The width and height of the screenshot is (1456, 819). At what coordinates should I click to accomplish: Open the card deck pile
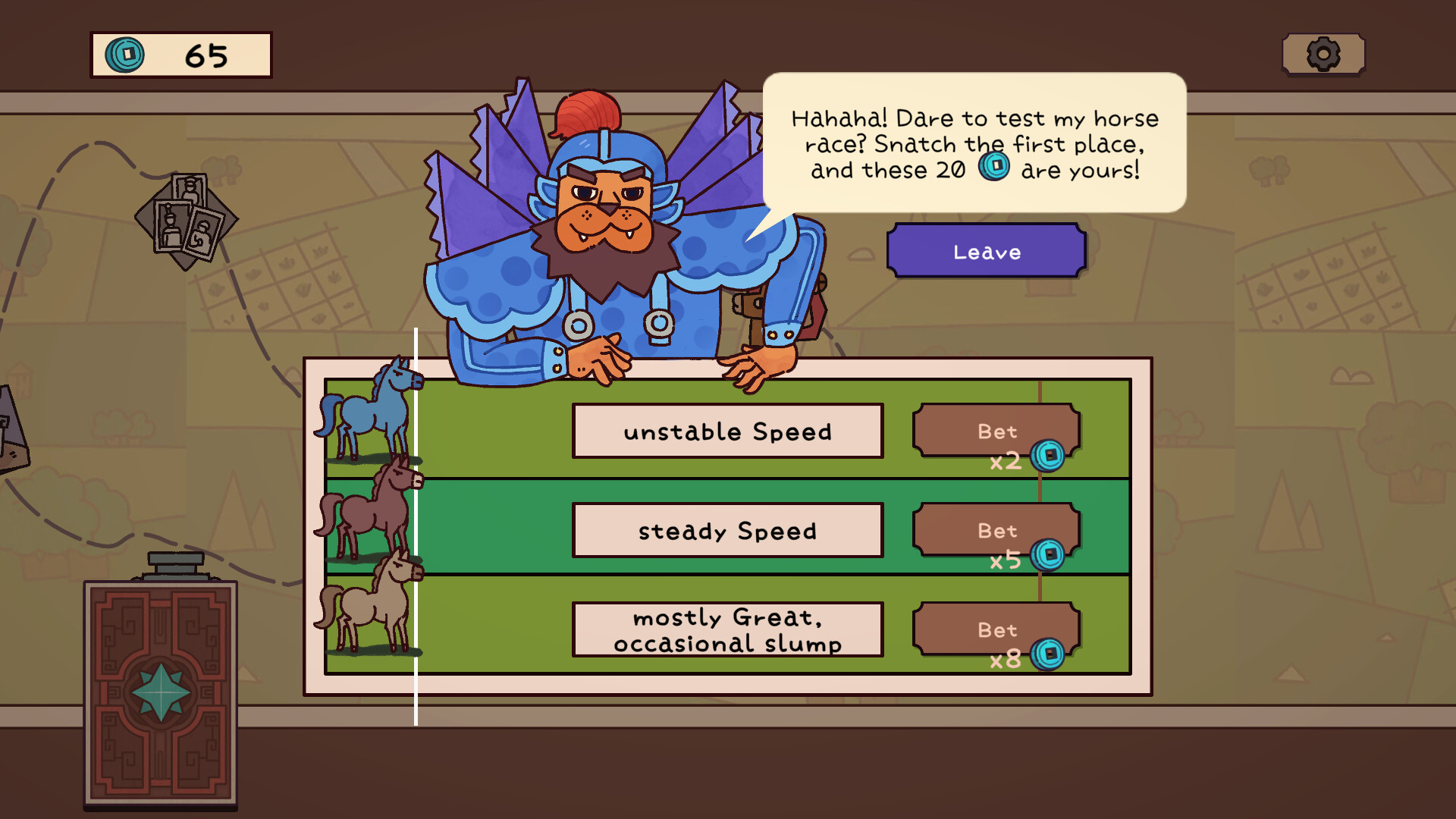point(160,692)
